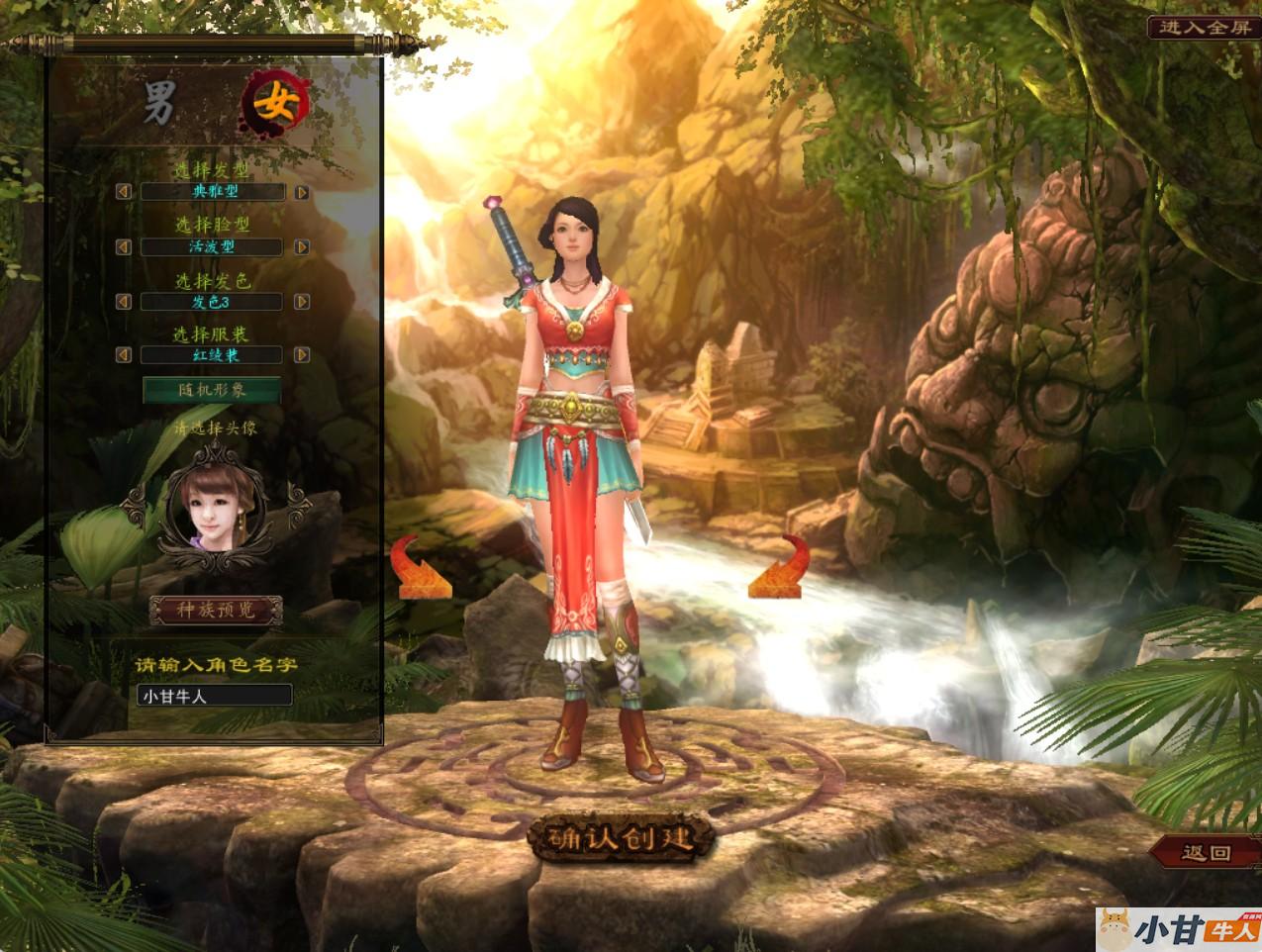
Task: Open the race preview (种族预览)
Action: [x=216, y=610]
